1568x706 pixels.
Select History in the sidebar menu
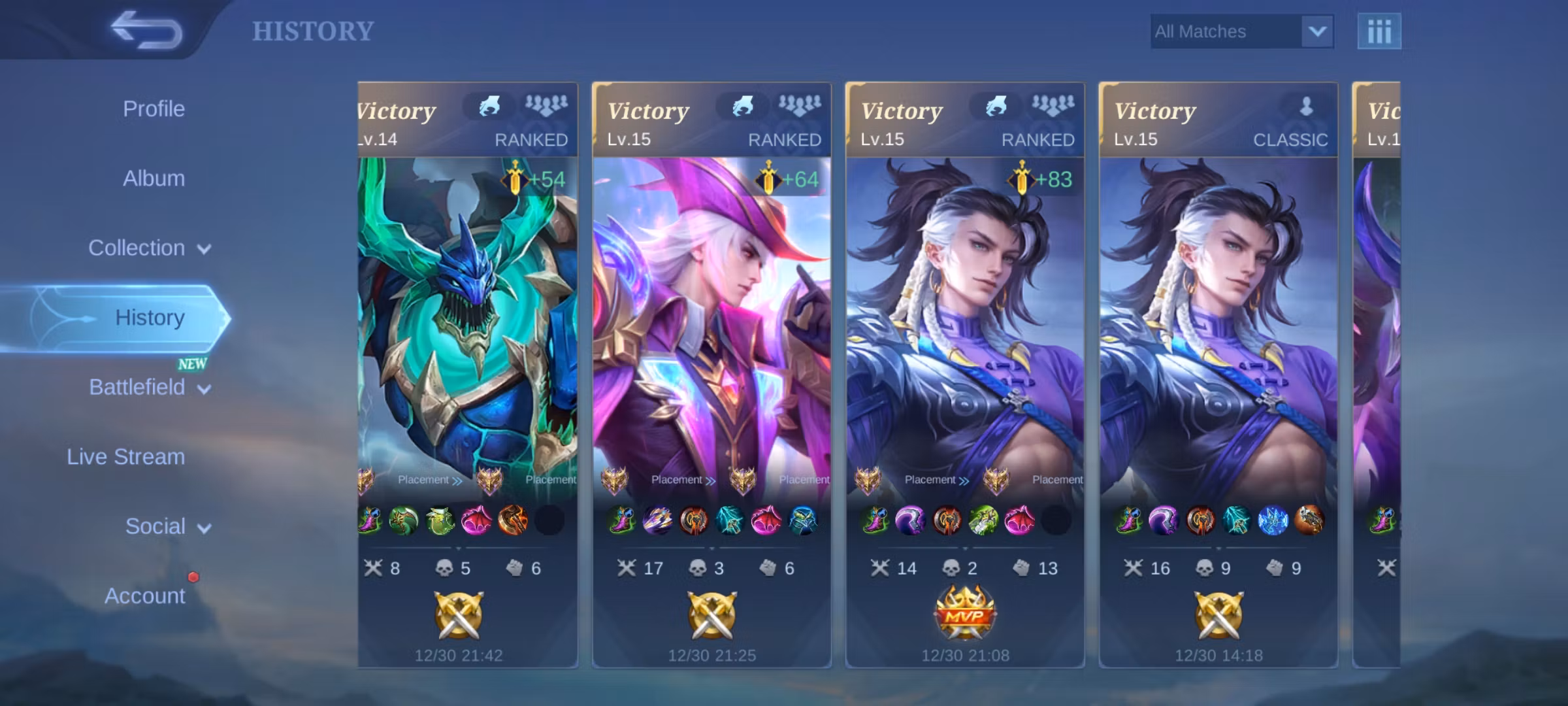click(151, 317)
